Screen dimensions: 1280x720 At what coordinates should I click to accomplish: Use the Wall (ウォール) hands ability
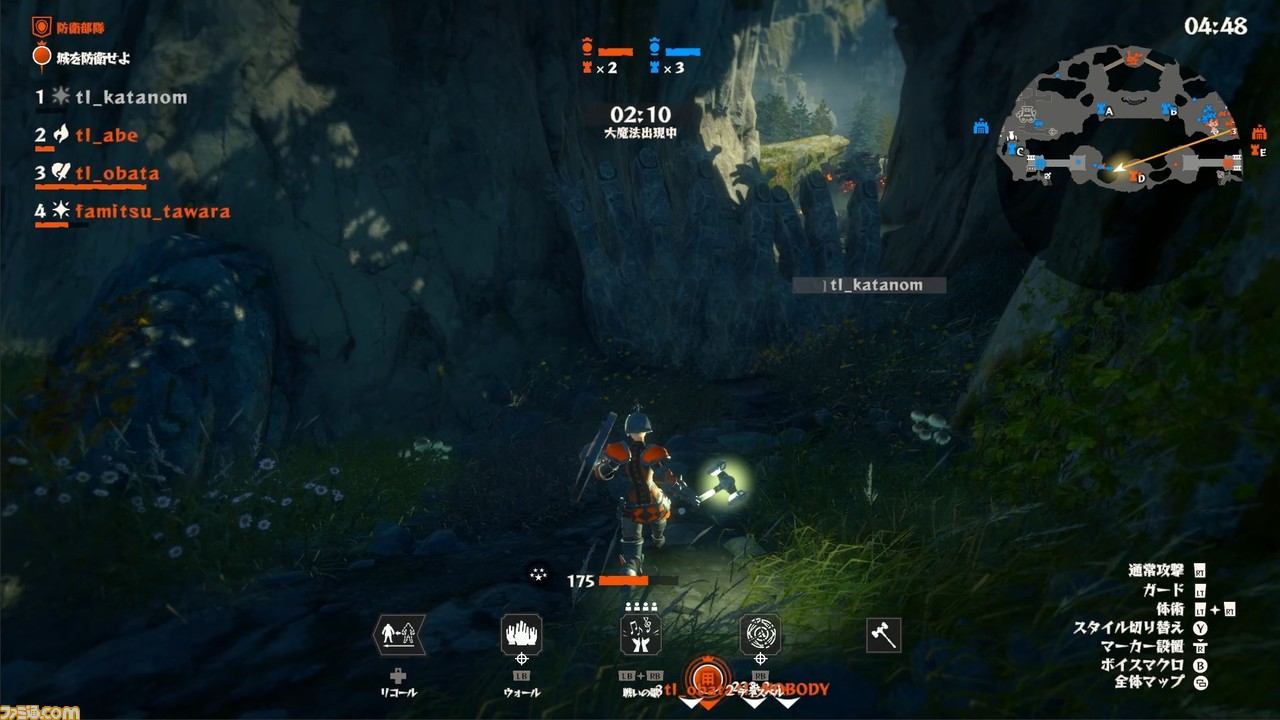[520, 634]
